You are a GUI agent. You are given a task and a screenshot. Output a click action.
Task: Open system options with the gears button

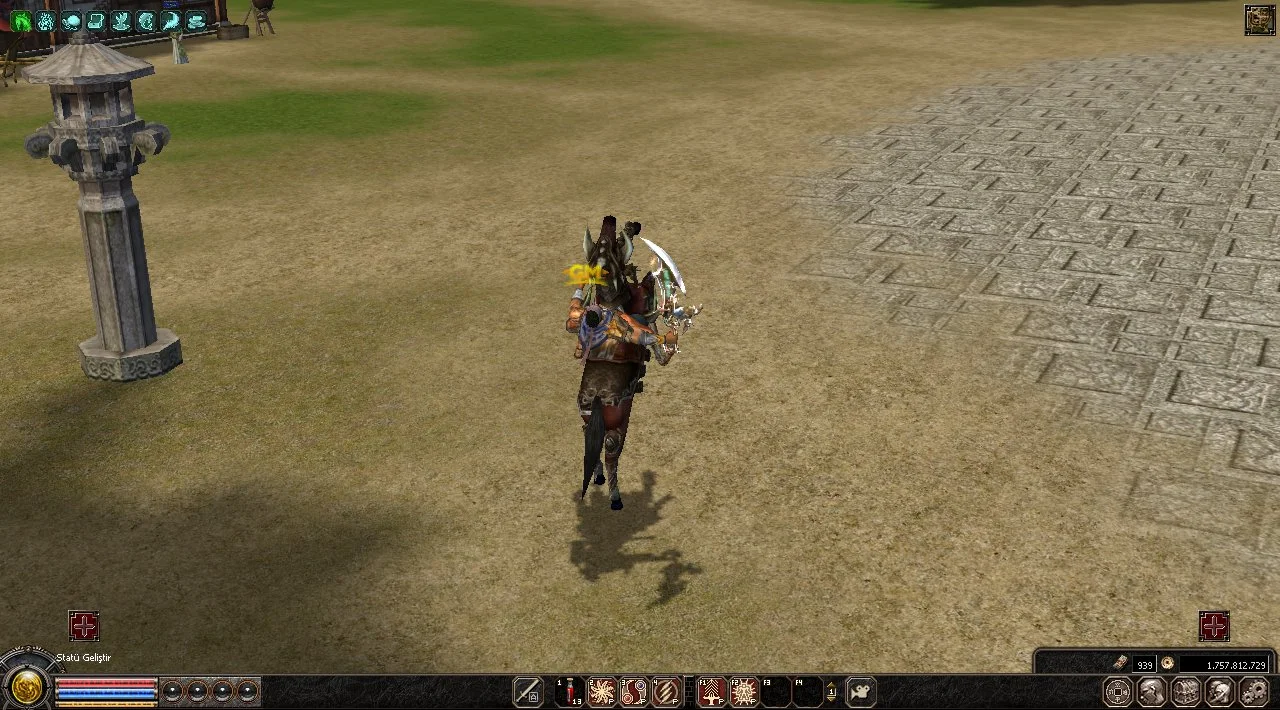pyautogui.click(x=1254, y=691)
